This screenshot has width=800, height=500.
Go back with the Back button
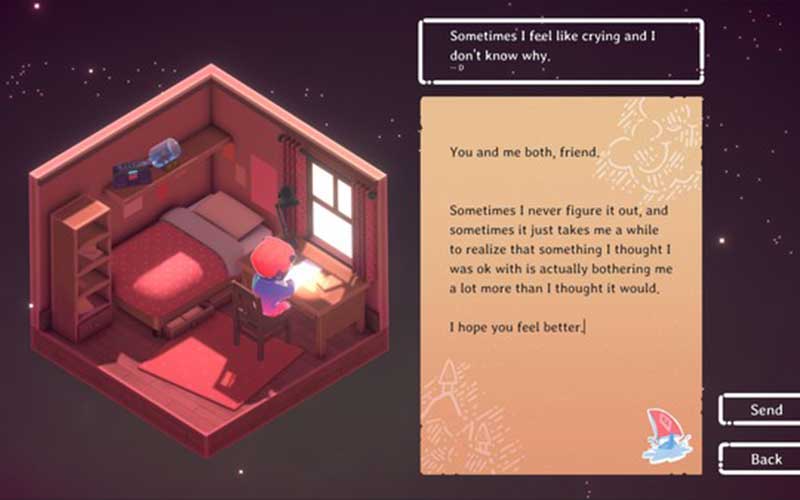pyautogui.click(x=765, y=458)
